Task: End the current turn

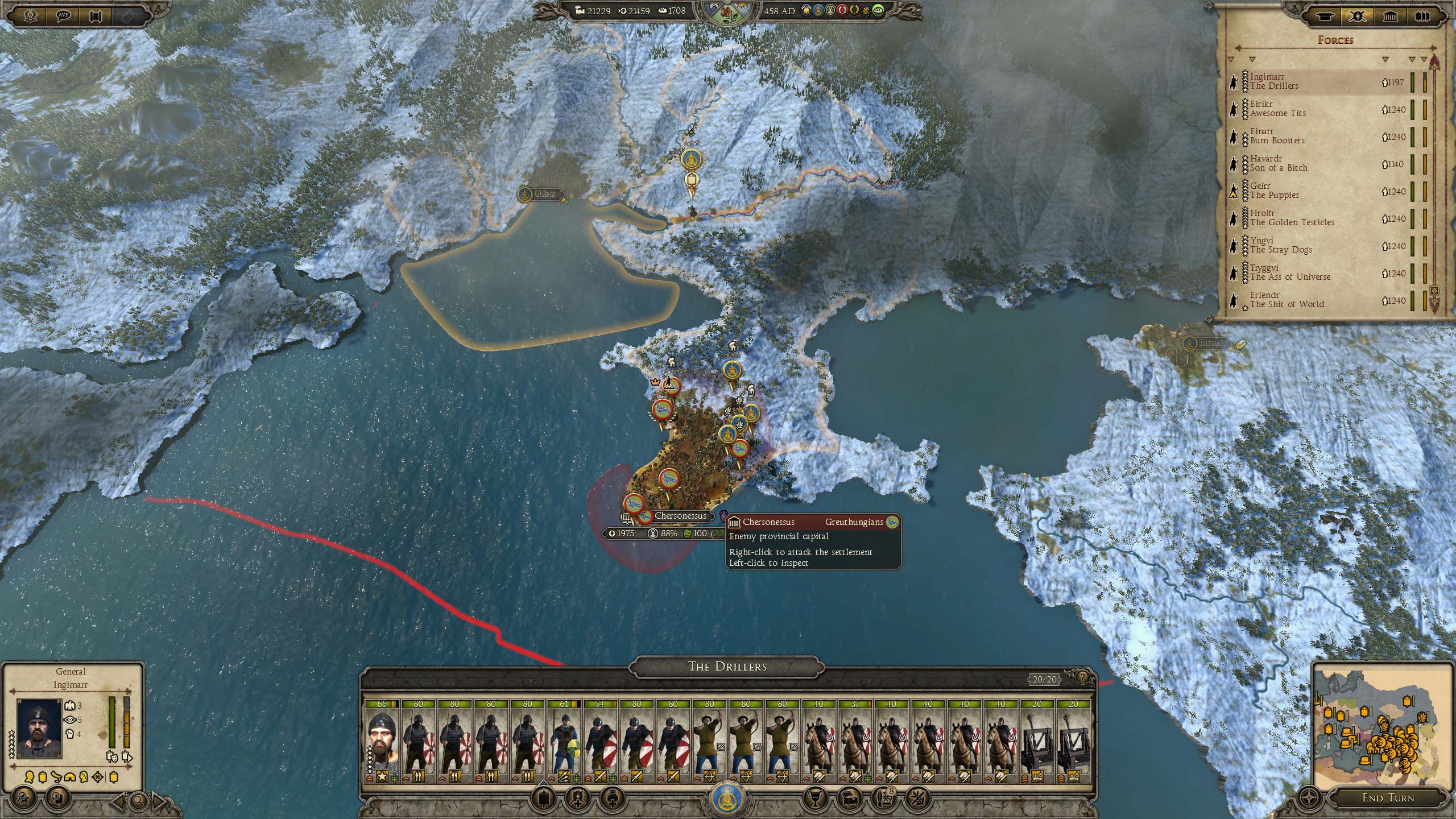Action: coord(1387,797)
